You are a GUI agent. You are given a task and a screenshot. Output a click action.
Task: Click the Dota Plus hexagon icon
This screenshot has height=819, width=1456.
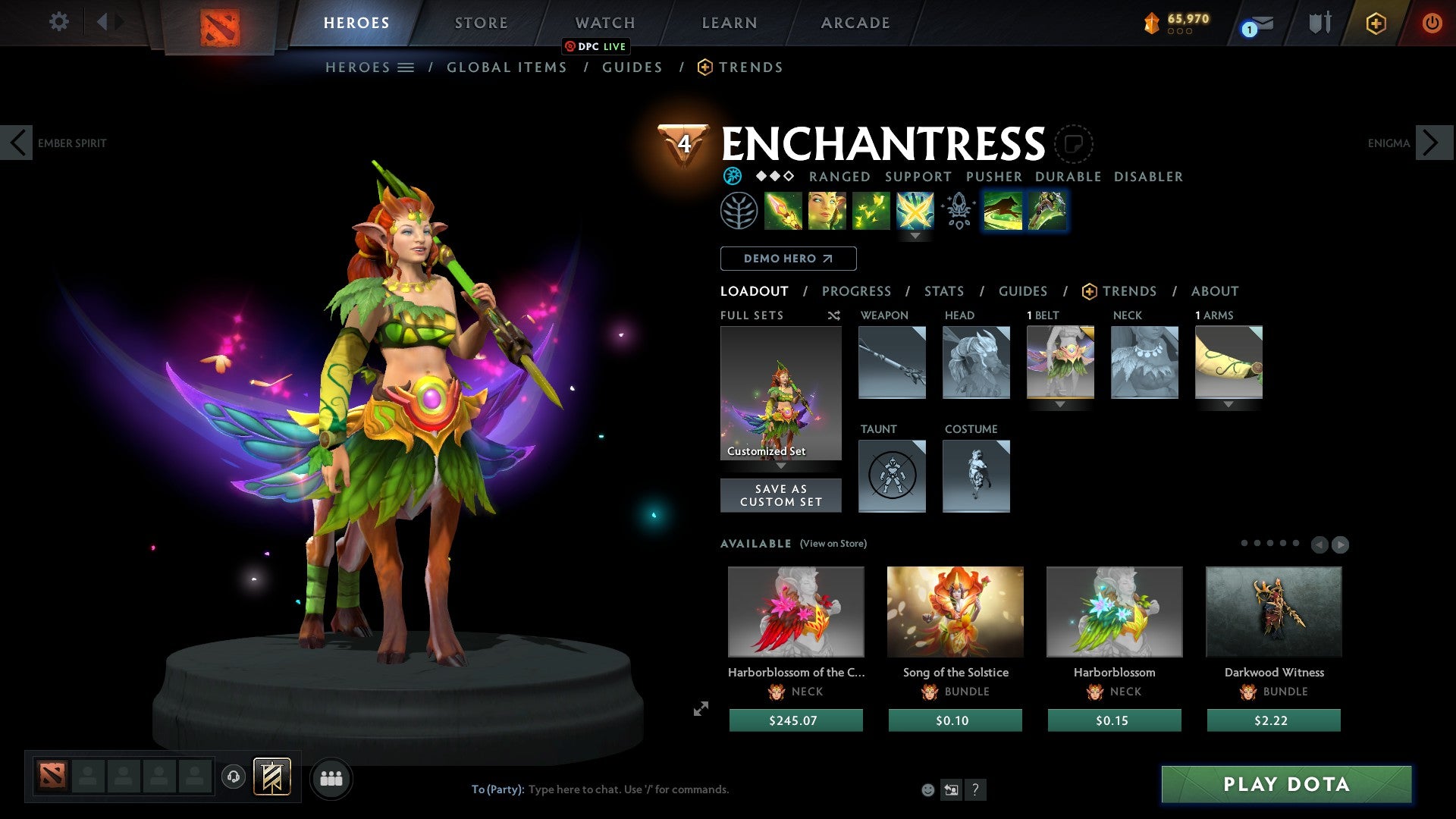point(1375,23)
